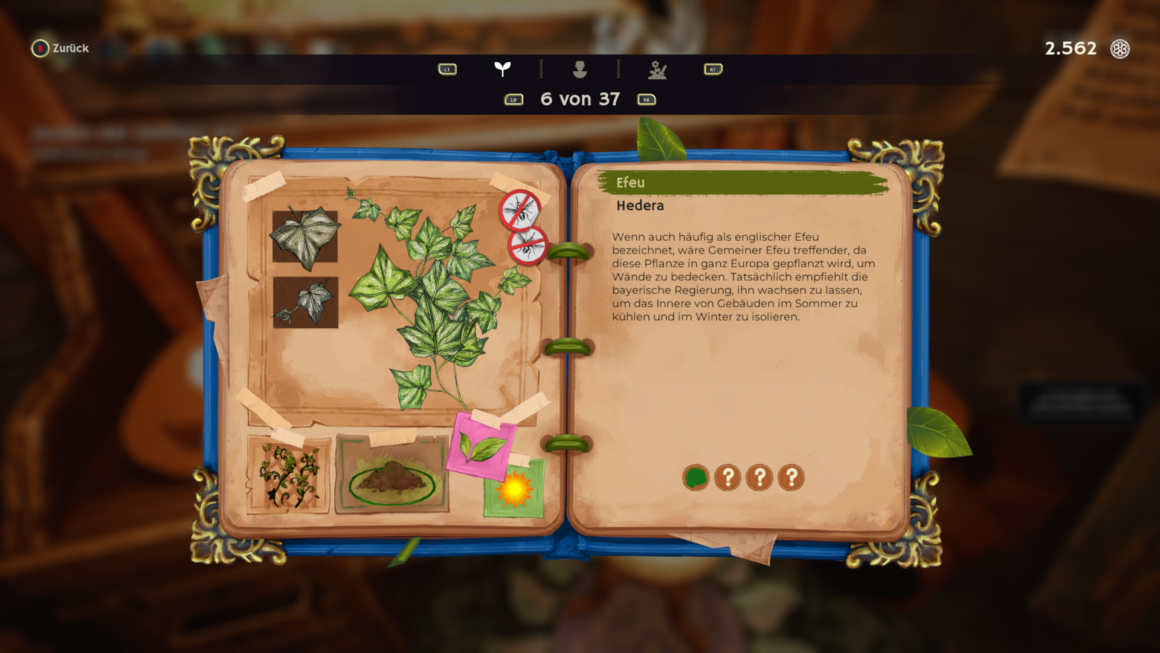This screenshot has width=1160, height=653.
Task: Switch to the plant sprout tab
Action: (x=502, y=69)
